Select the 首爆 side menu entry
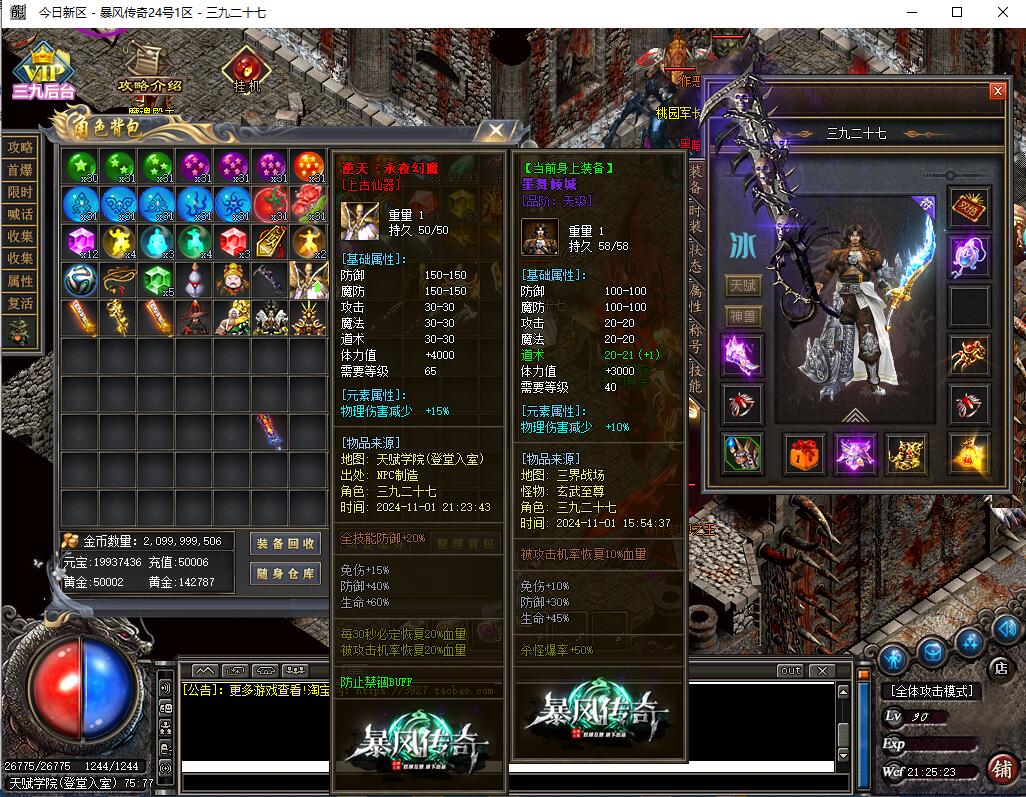 [x=20, y=170]
